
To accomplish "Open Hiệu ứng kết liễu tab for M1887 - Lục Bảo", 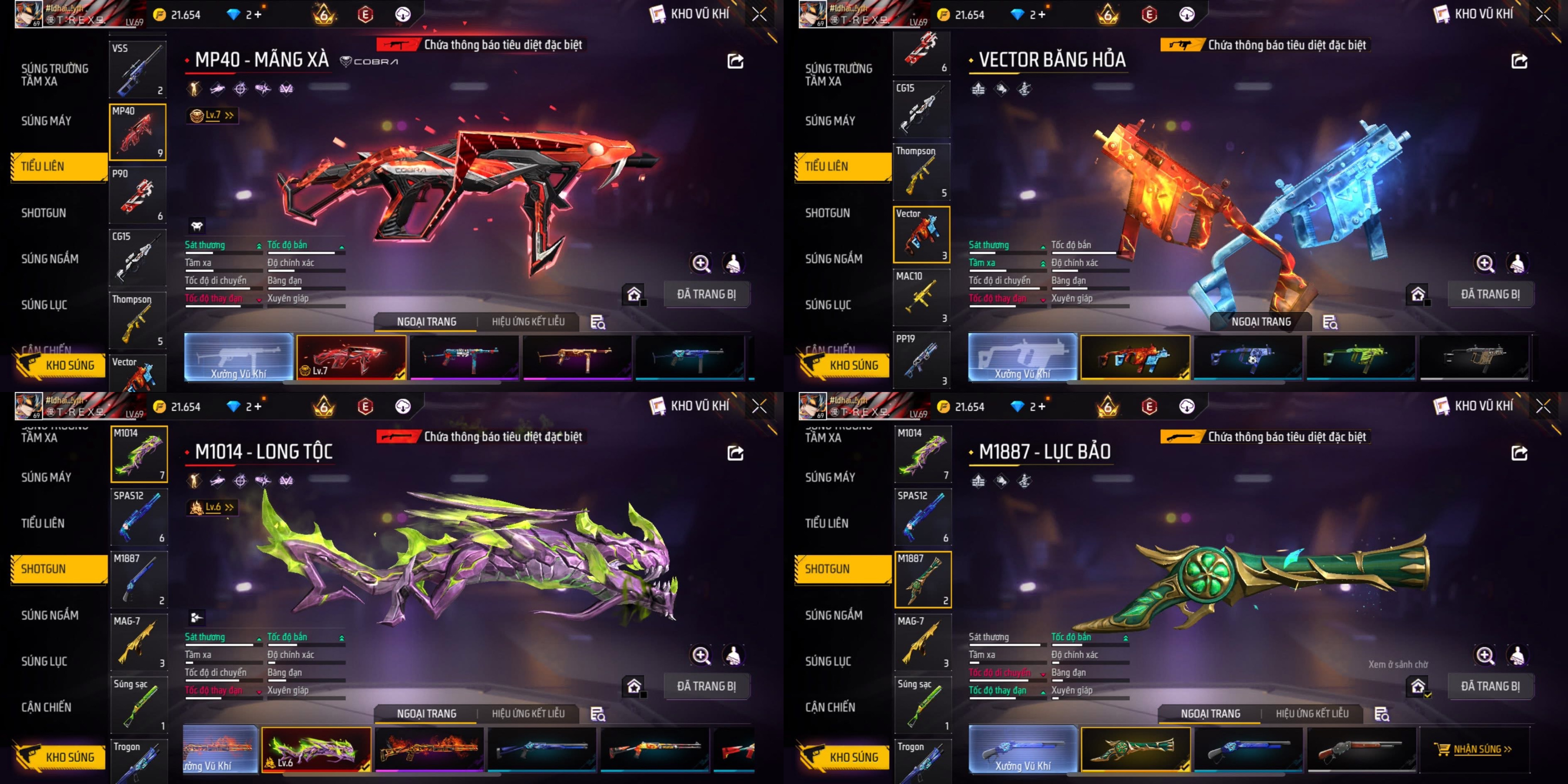I will (1312, 714).
